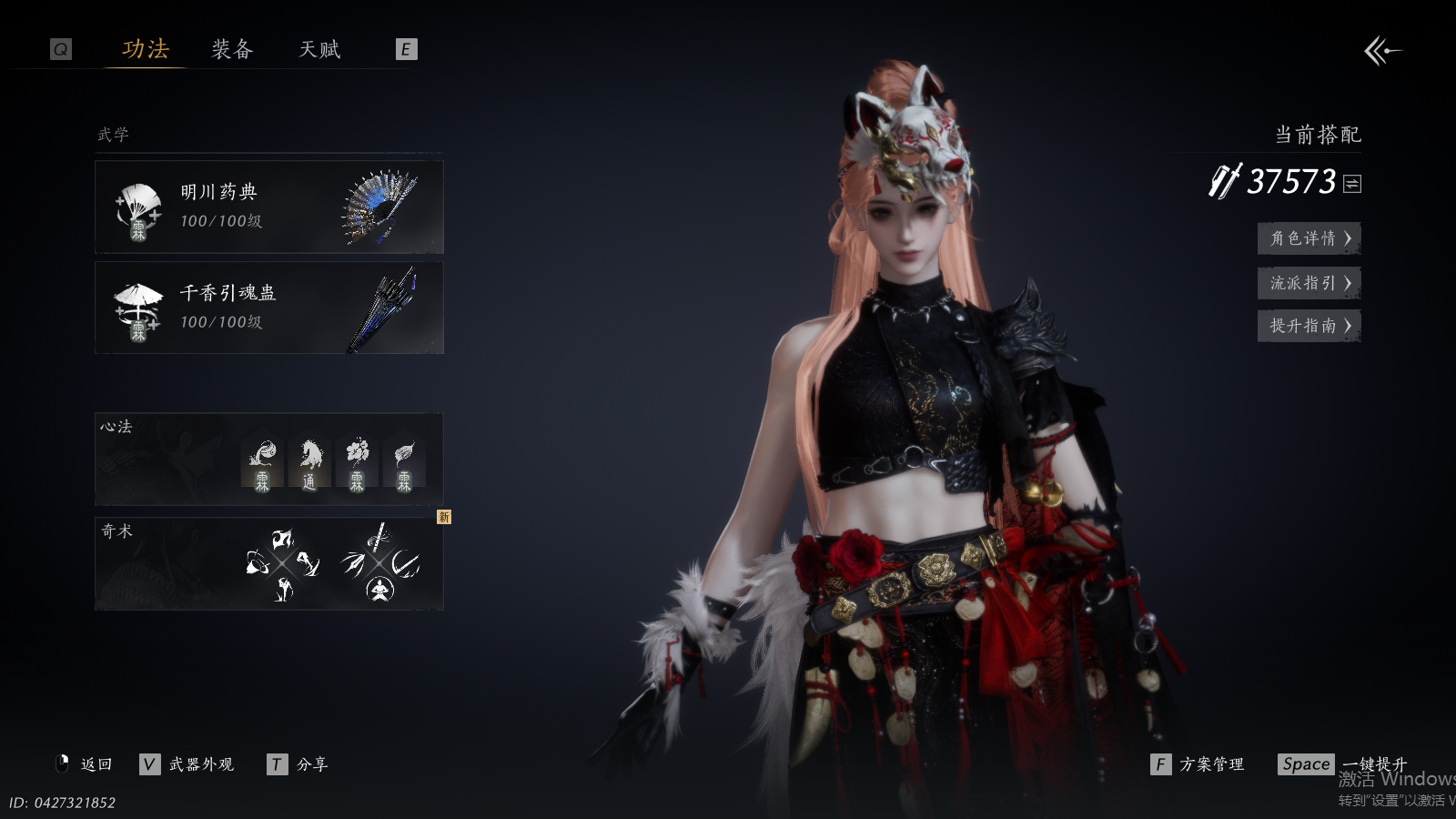Open the 奇术 mystic skills panel
1456x819 pixels.
164,563
